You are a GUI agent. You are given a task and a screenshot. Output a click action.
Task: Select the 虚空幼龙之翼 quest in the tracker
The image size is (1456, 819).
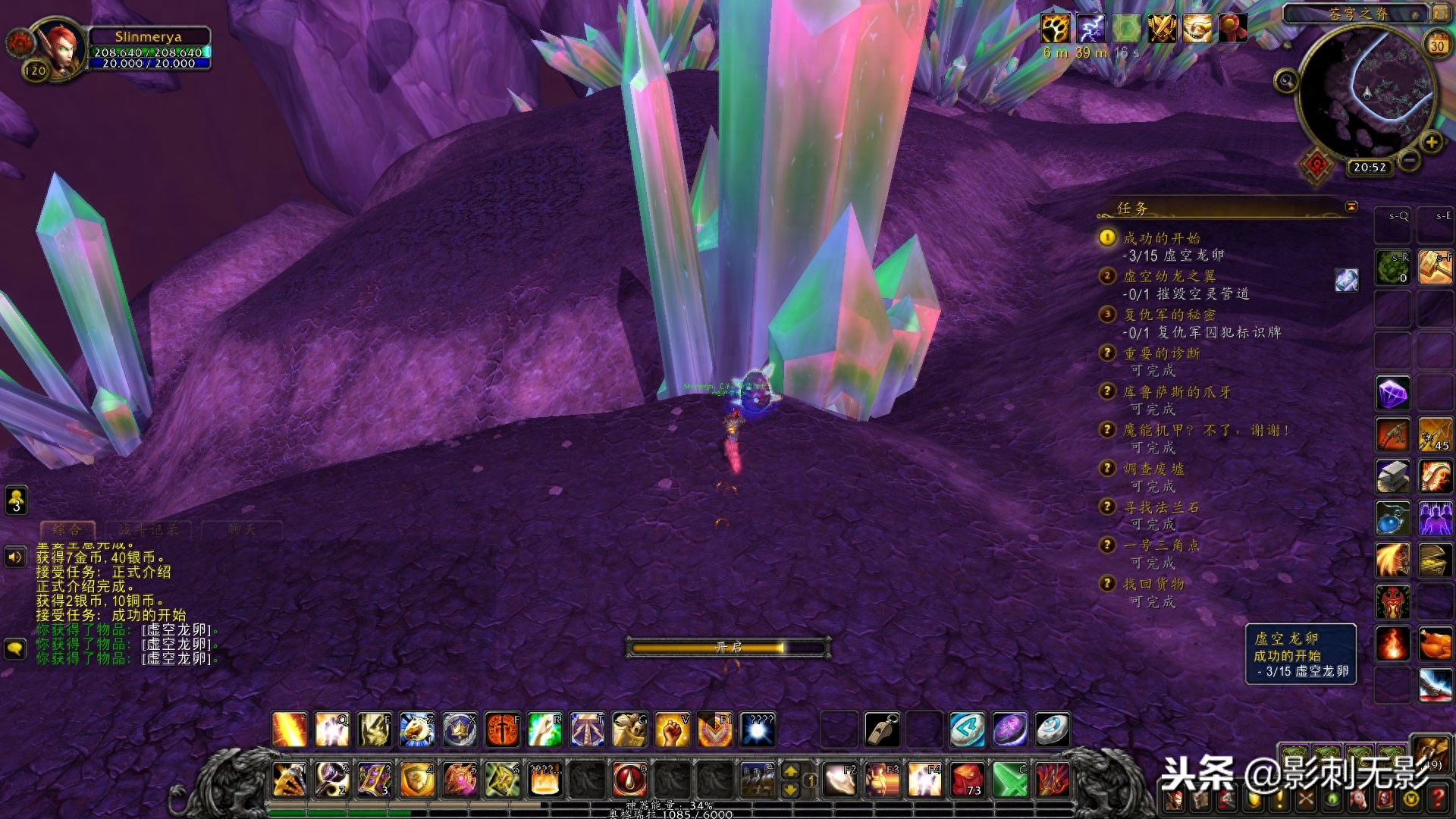click(1169, 276)
